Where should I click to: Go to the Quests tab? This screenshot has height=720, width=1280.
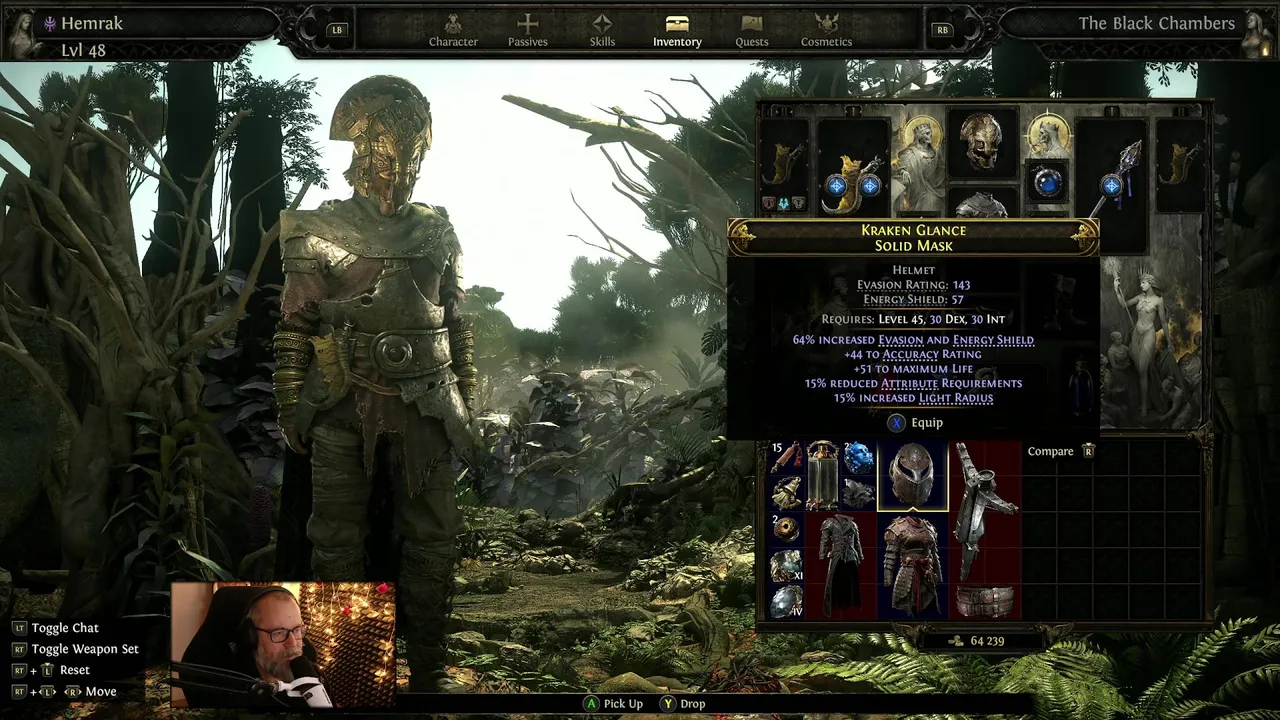coord(752,29)
